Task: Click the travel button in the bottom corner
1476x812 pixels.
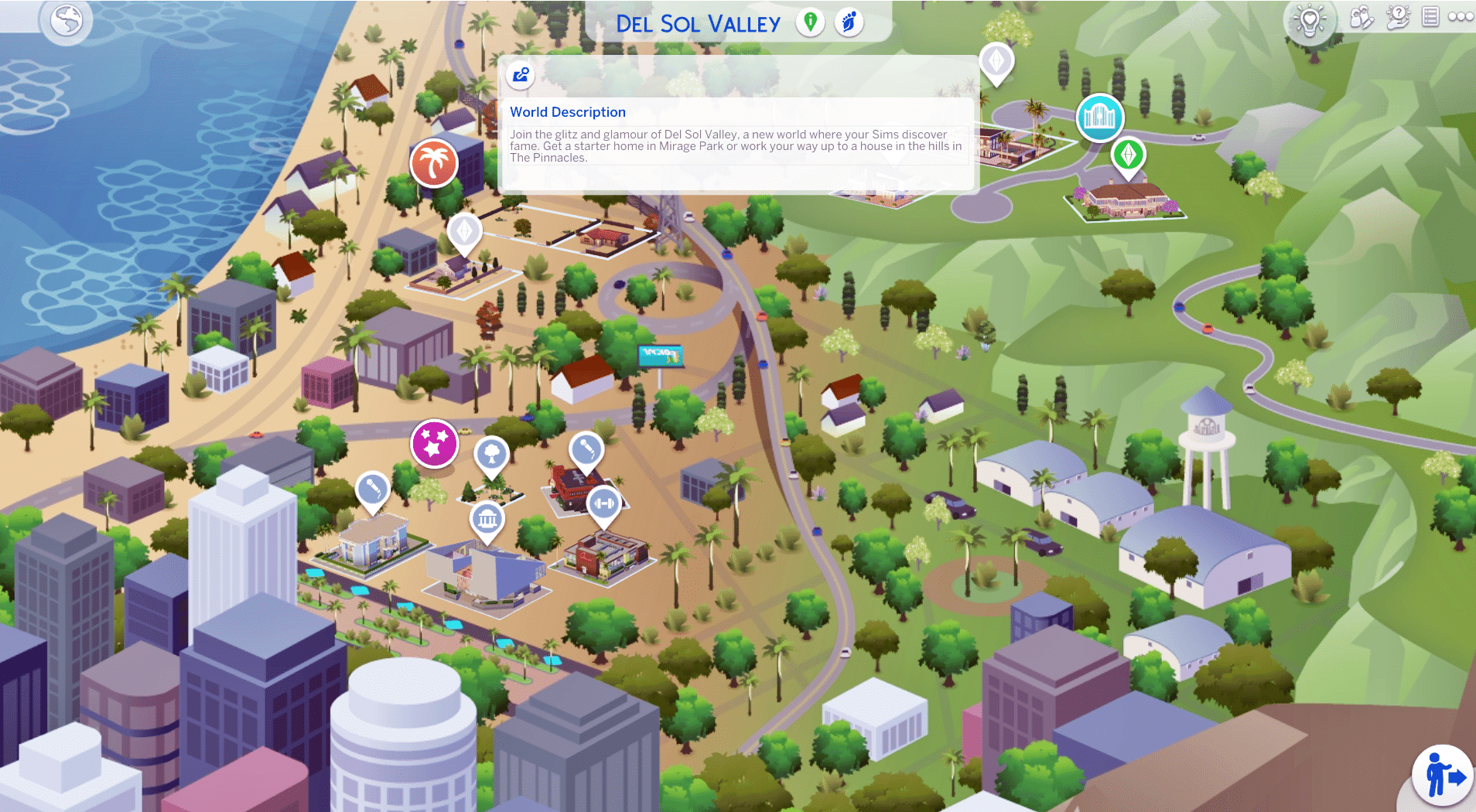Action: [x=1441, y=775]
